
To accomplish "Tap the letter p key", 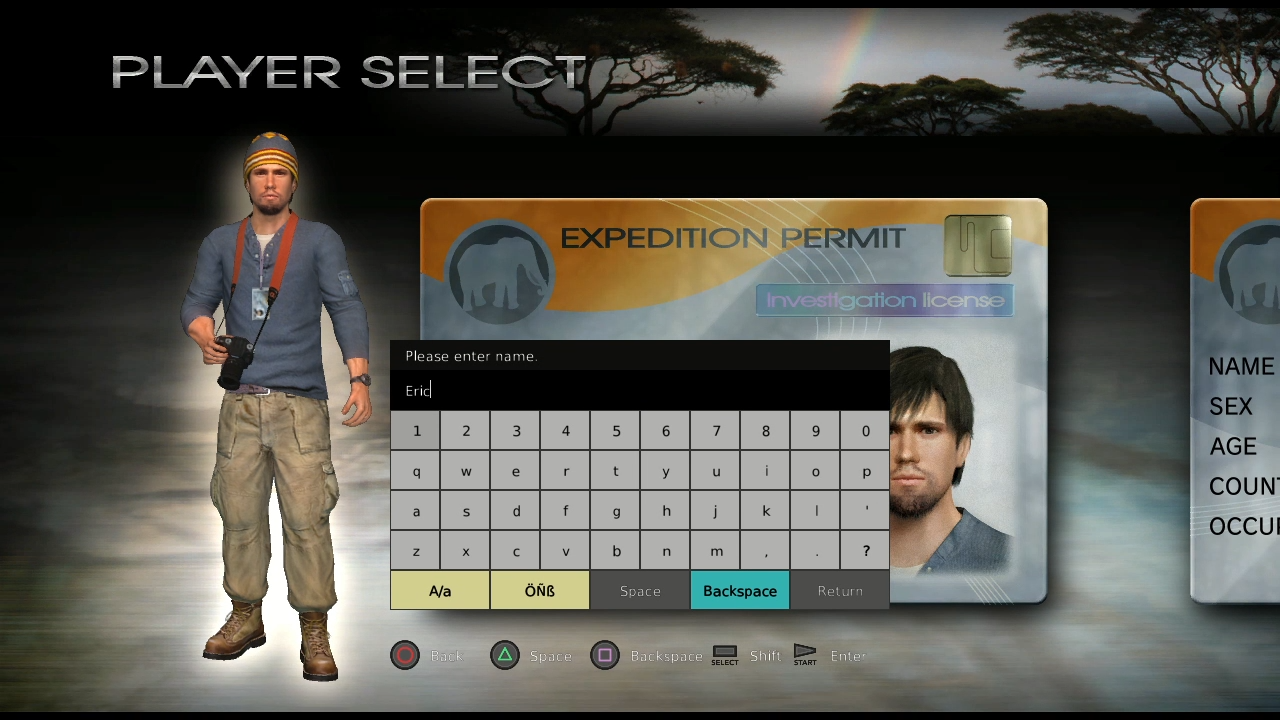I will pyautogui.click(x=866, y=471).
